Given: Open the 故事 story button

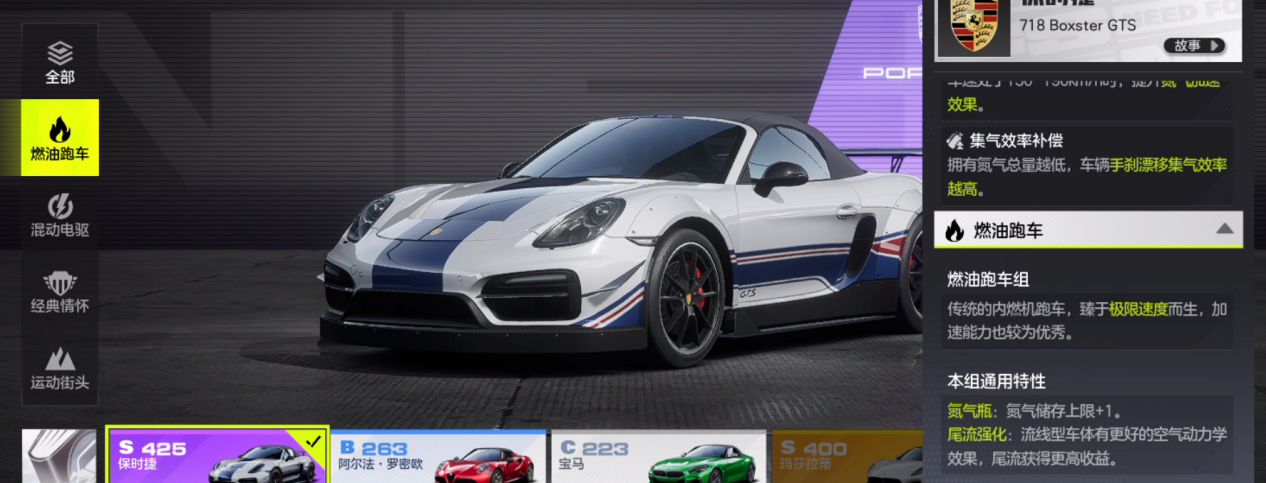Looking at the screenshot, I should click(x=1194, y=46).
